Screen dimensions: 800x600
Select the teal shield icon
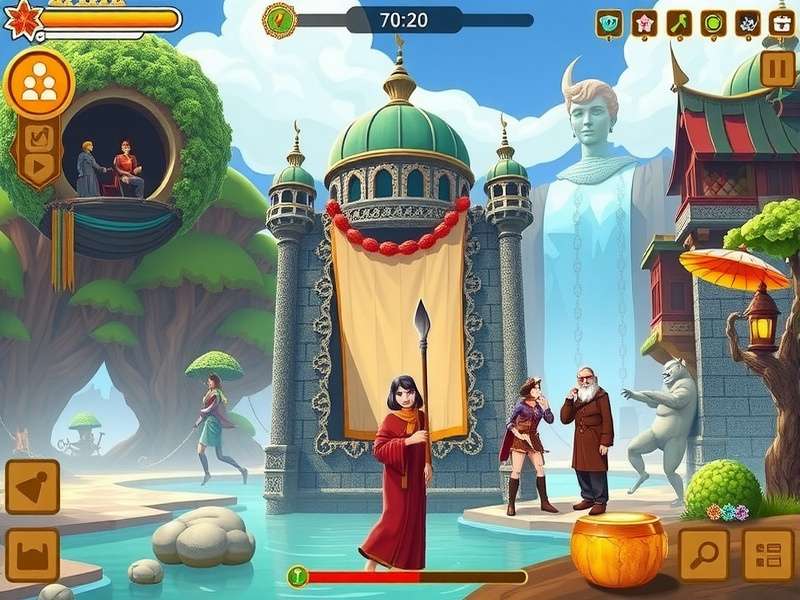coord(608,23)
